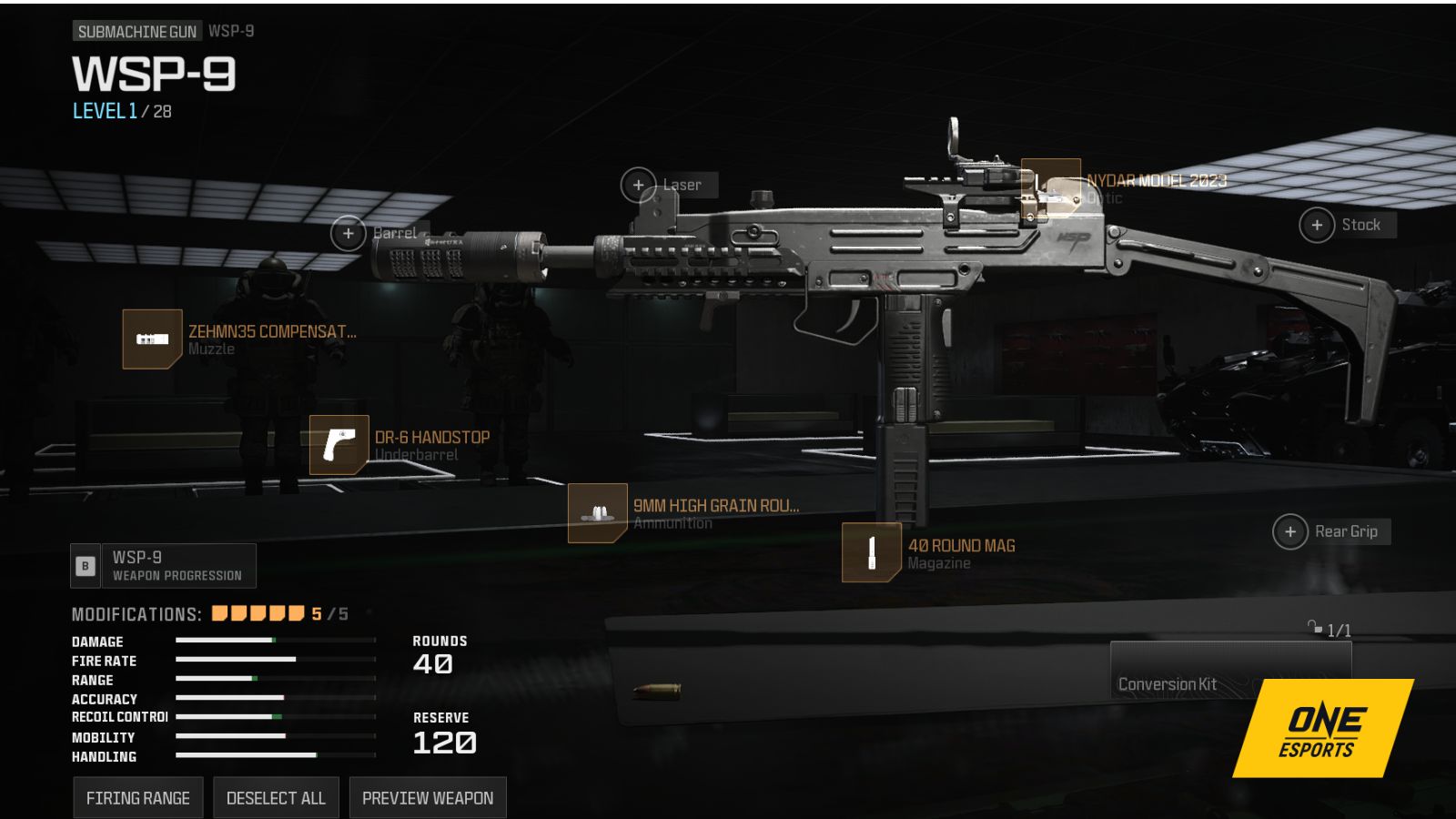Select the 40 Round Mag magazine slot
1456x819 pixels.
click(x=871, y=552)
